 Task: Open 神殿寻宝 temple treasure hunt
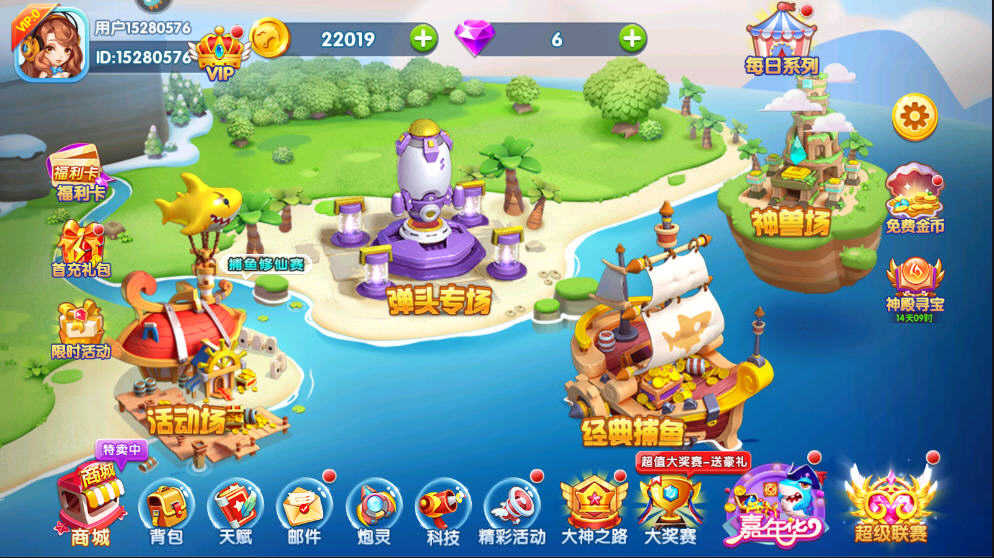914,283
